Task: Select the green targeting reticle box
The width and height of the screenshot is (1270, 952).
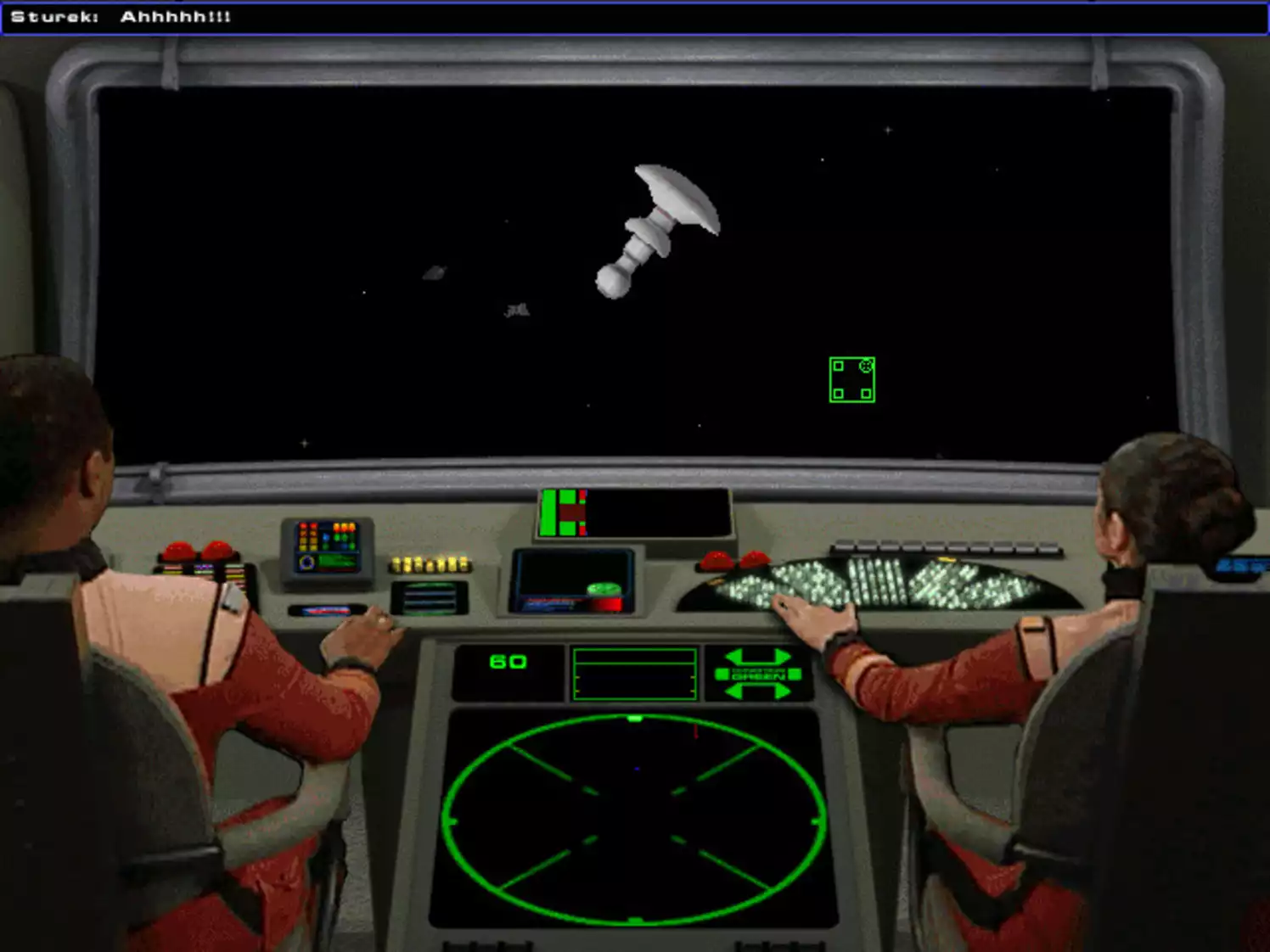Action: point(851,379)
